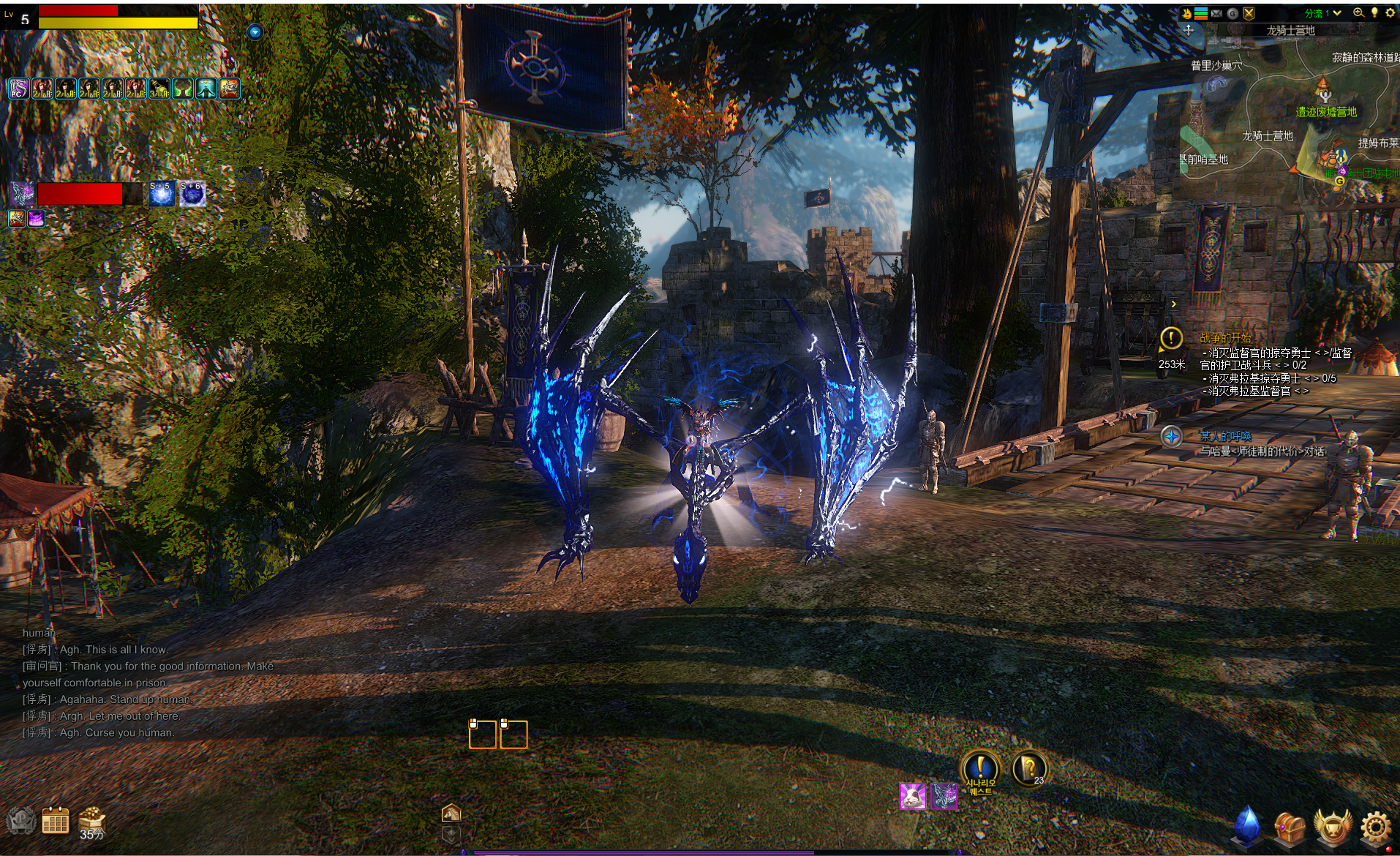Select the 战争的开始 quest tracker entry
1400x856 pixels.
click(x=1225, y=338)
